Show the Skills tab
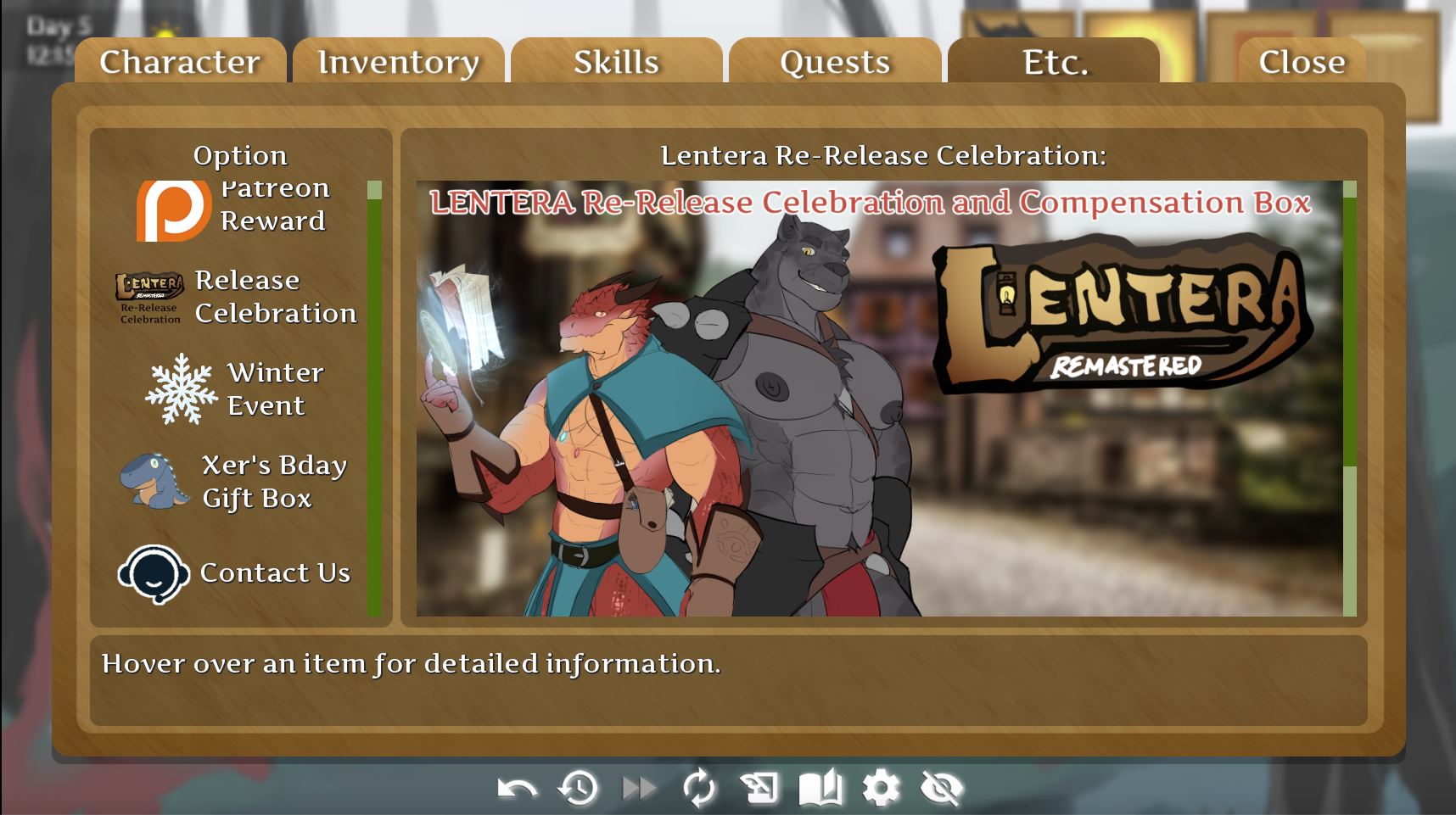The height and width of the screenshot is (815, 1456). (x=616, y=62)
